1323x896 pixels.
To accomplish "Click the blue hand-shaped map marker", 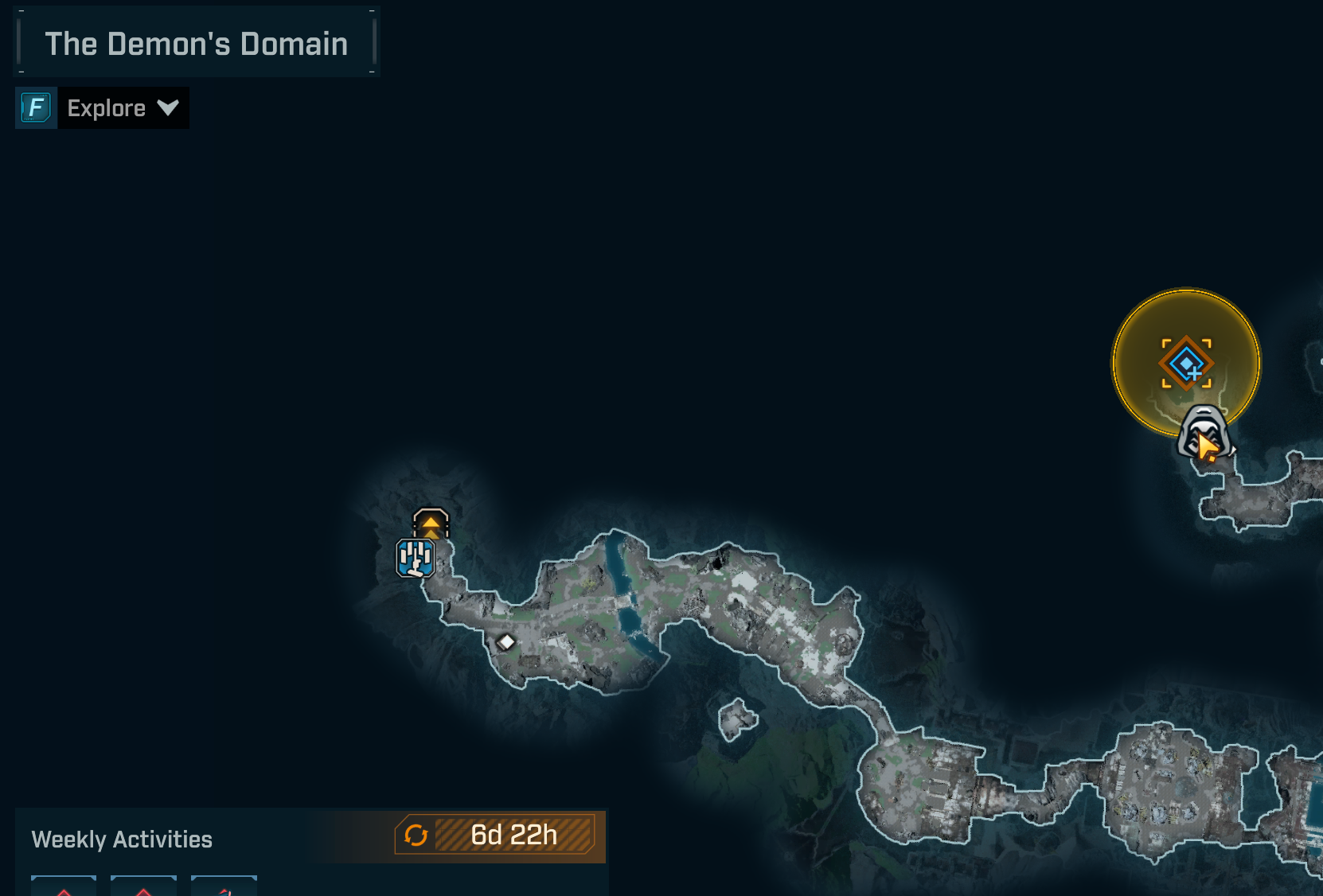I will tap(416, 558).
